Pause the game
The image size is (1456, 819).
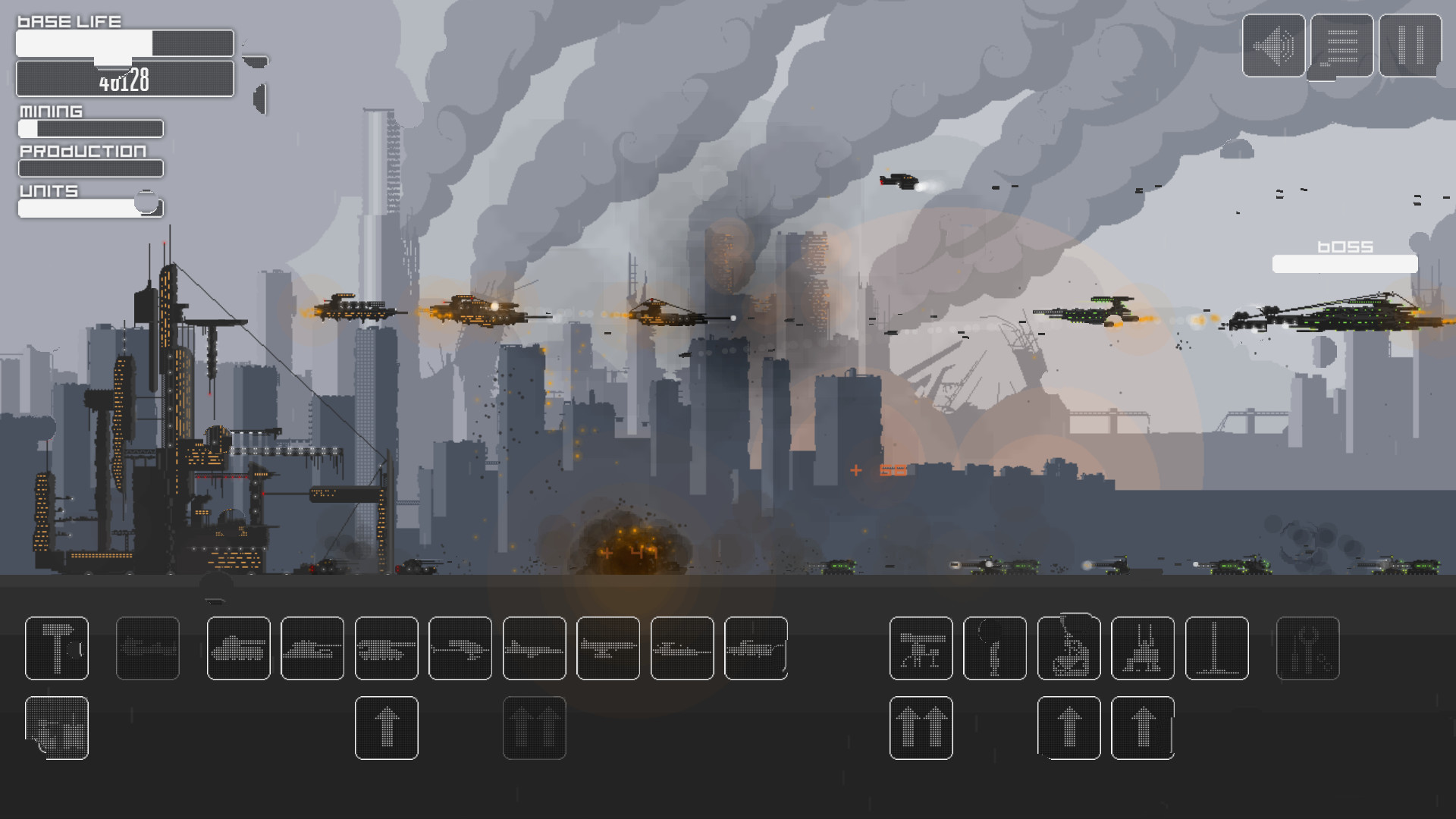coord(1409,45)
